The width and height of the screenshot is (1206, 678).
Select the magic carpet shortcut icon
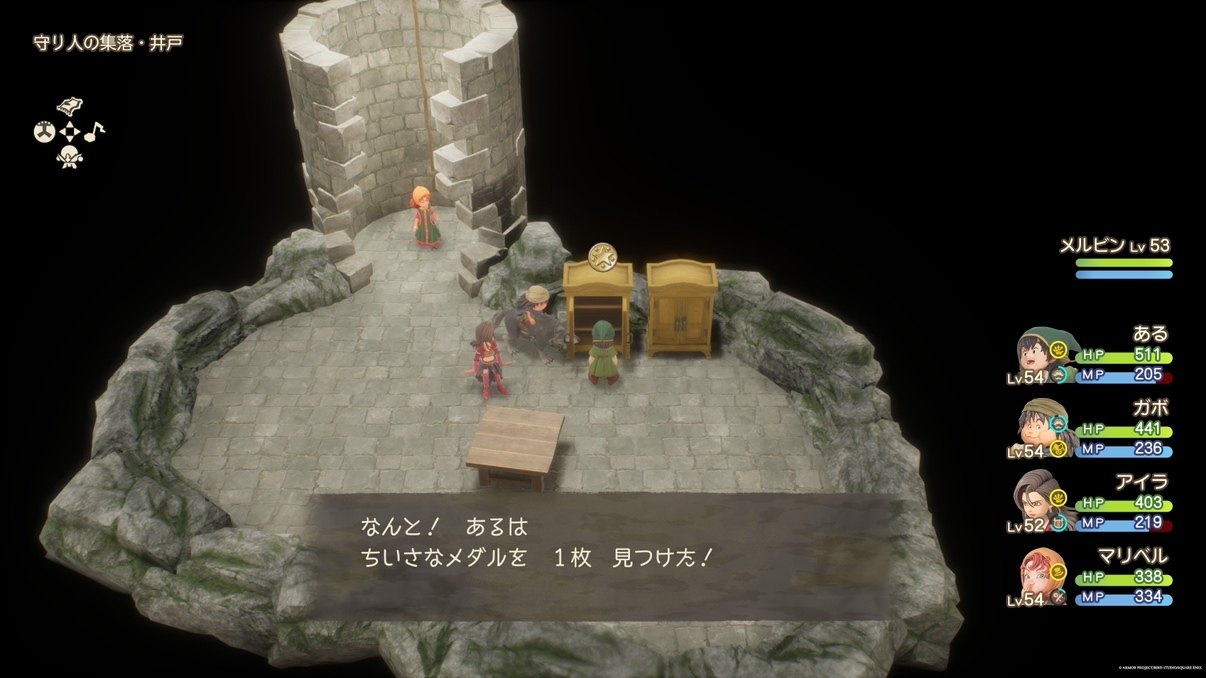[x=70, y=107]
